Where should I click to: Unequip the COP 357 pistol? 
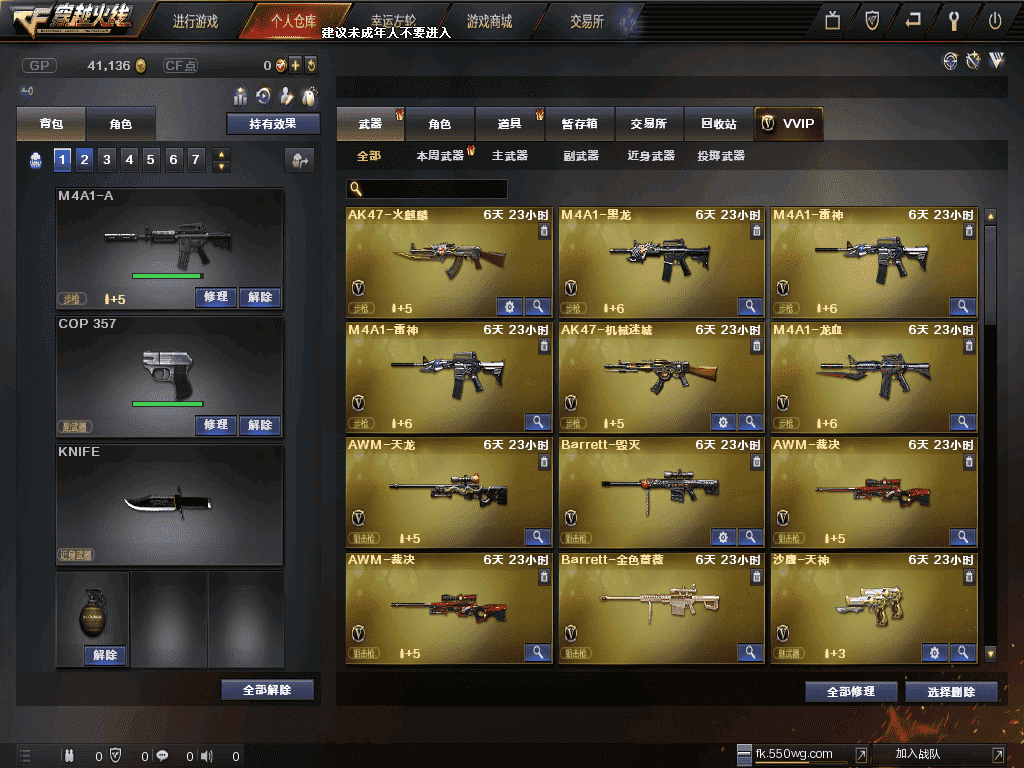tap(260, 425)
